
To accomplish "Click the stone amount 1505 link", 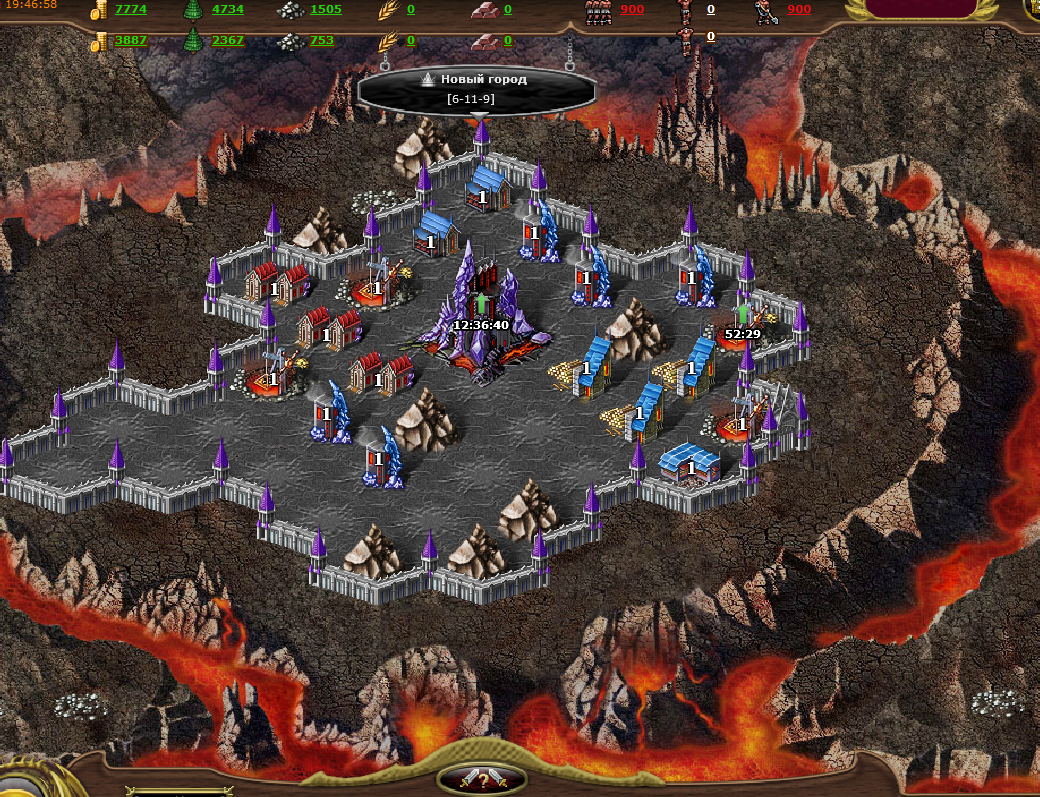I will (325, 10).
